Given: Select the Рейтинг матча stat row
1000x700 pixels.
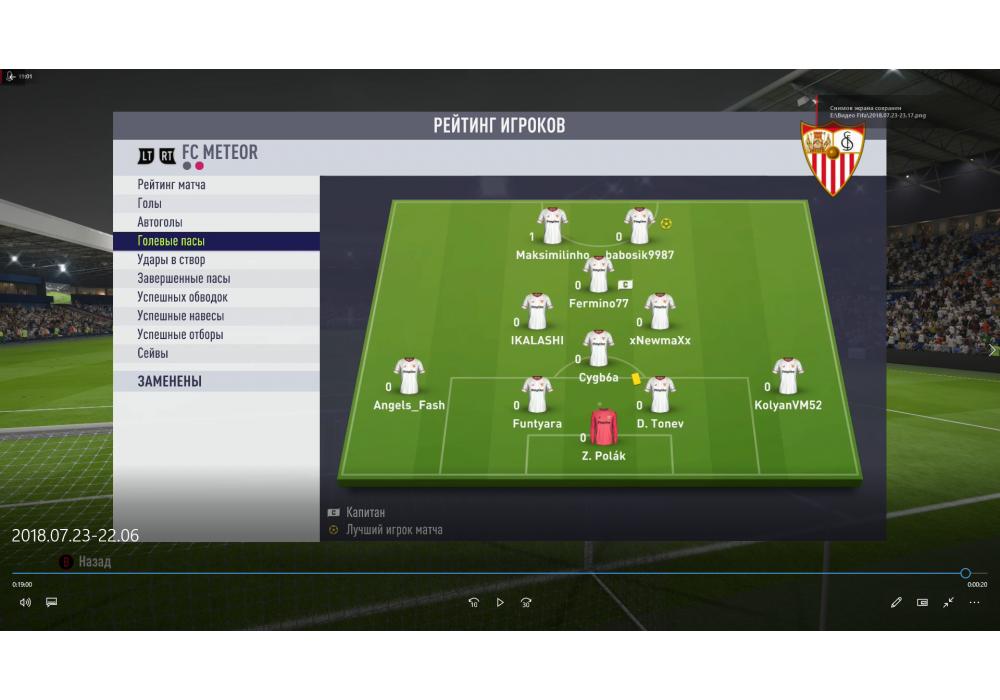Looking at the screenshot, I should pyautogui.click(x=172, y=185).
